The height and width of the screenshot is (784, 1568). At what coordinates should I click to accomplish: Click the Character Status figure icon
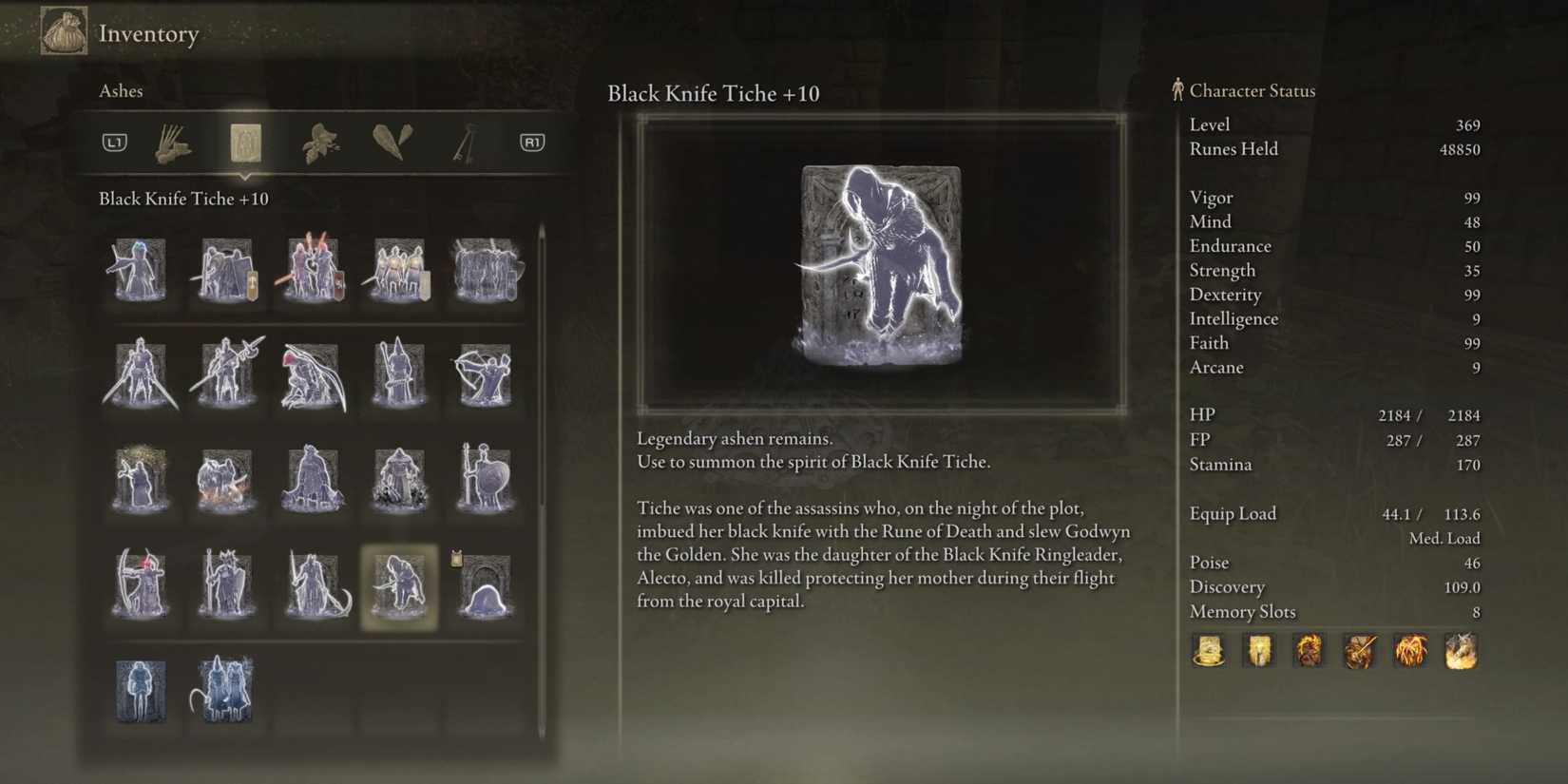[1176, 89]
